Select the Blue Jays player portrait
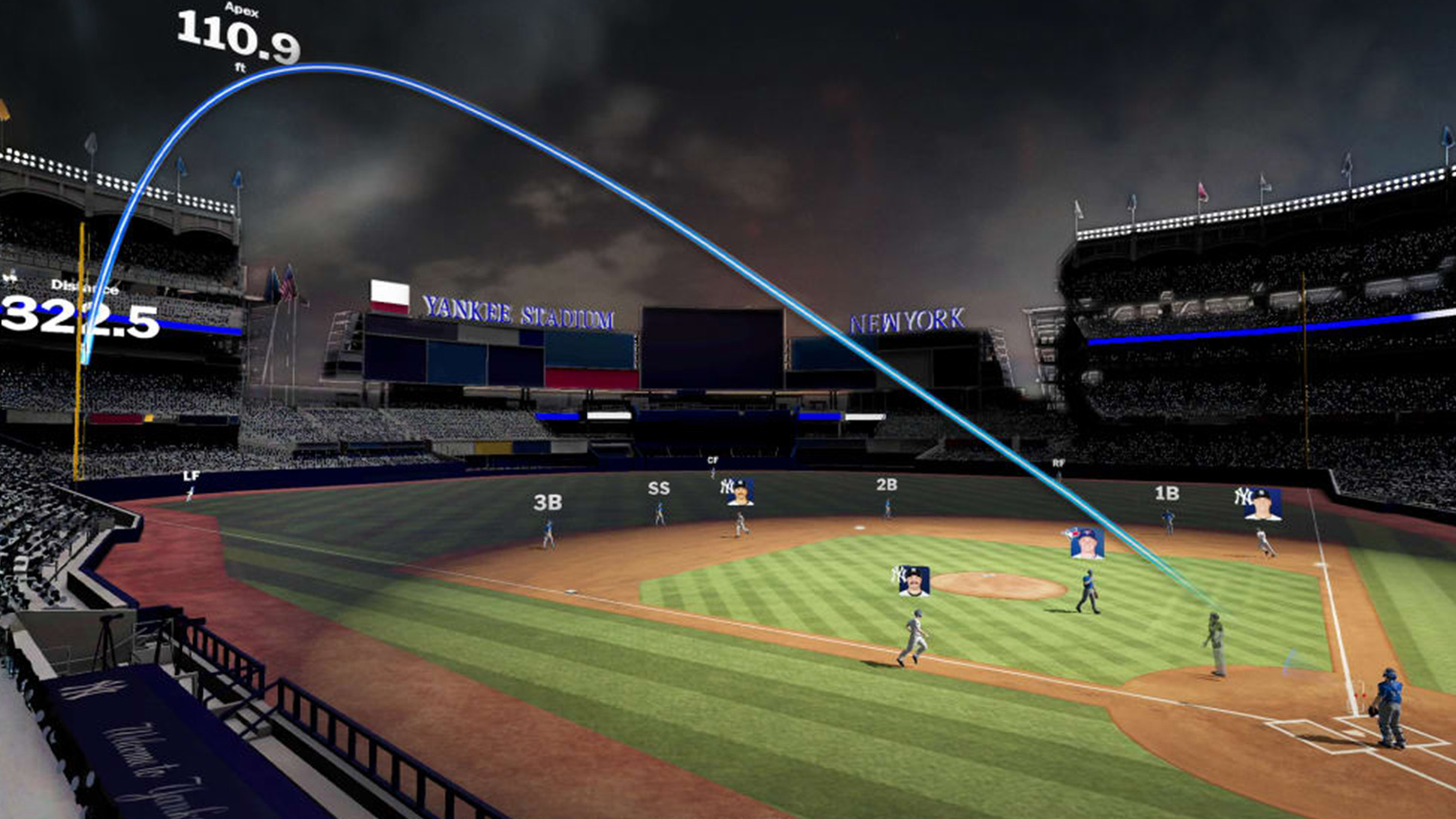This screenshot has width=1456, height=819. point(1086,543)
